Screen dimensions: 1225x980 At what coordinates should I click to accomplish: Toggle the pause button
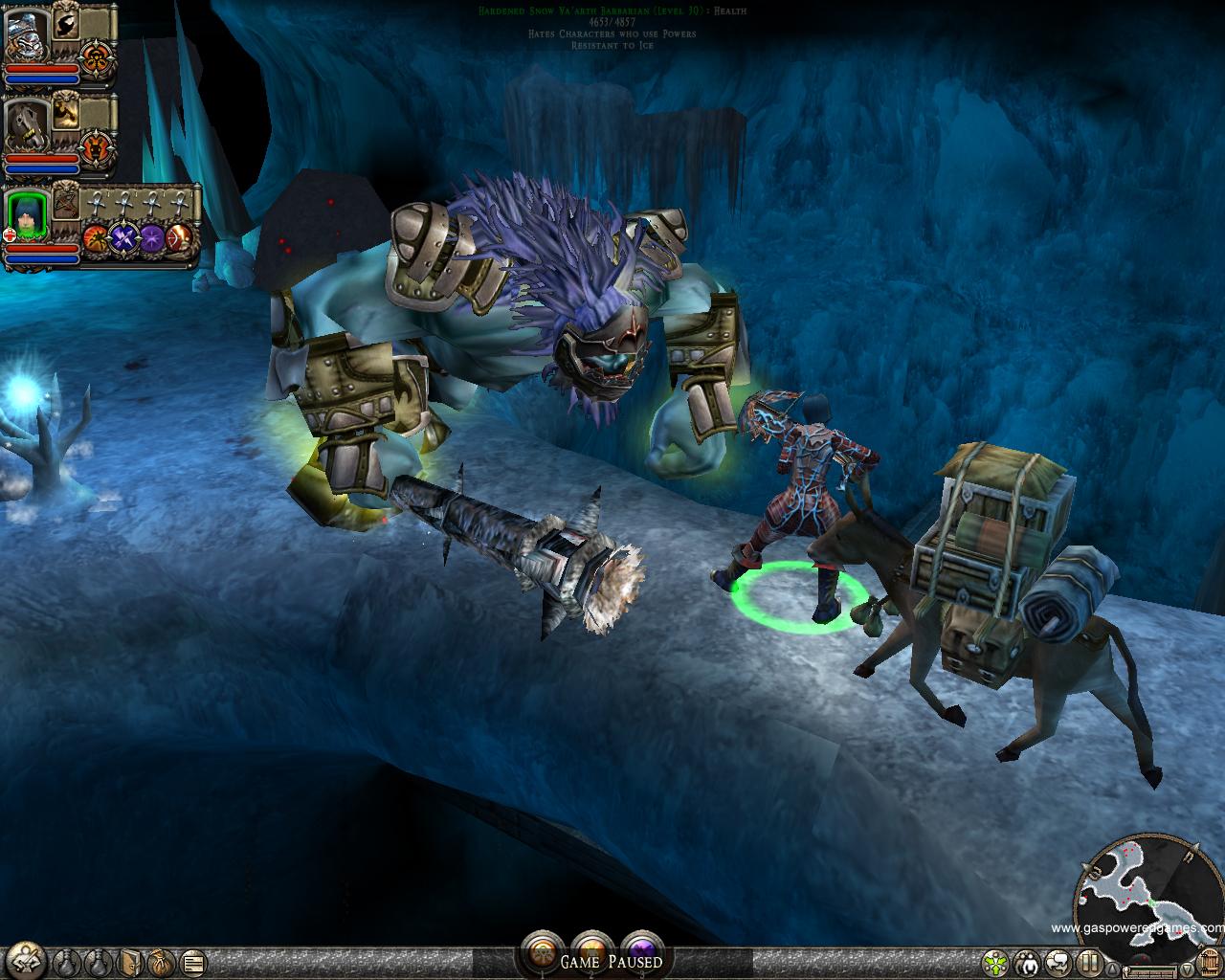[x=1089, y=961]
